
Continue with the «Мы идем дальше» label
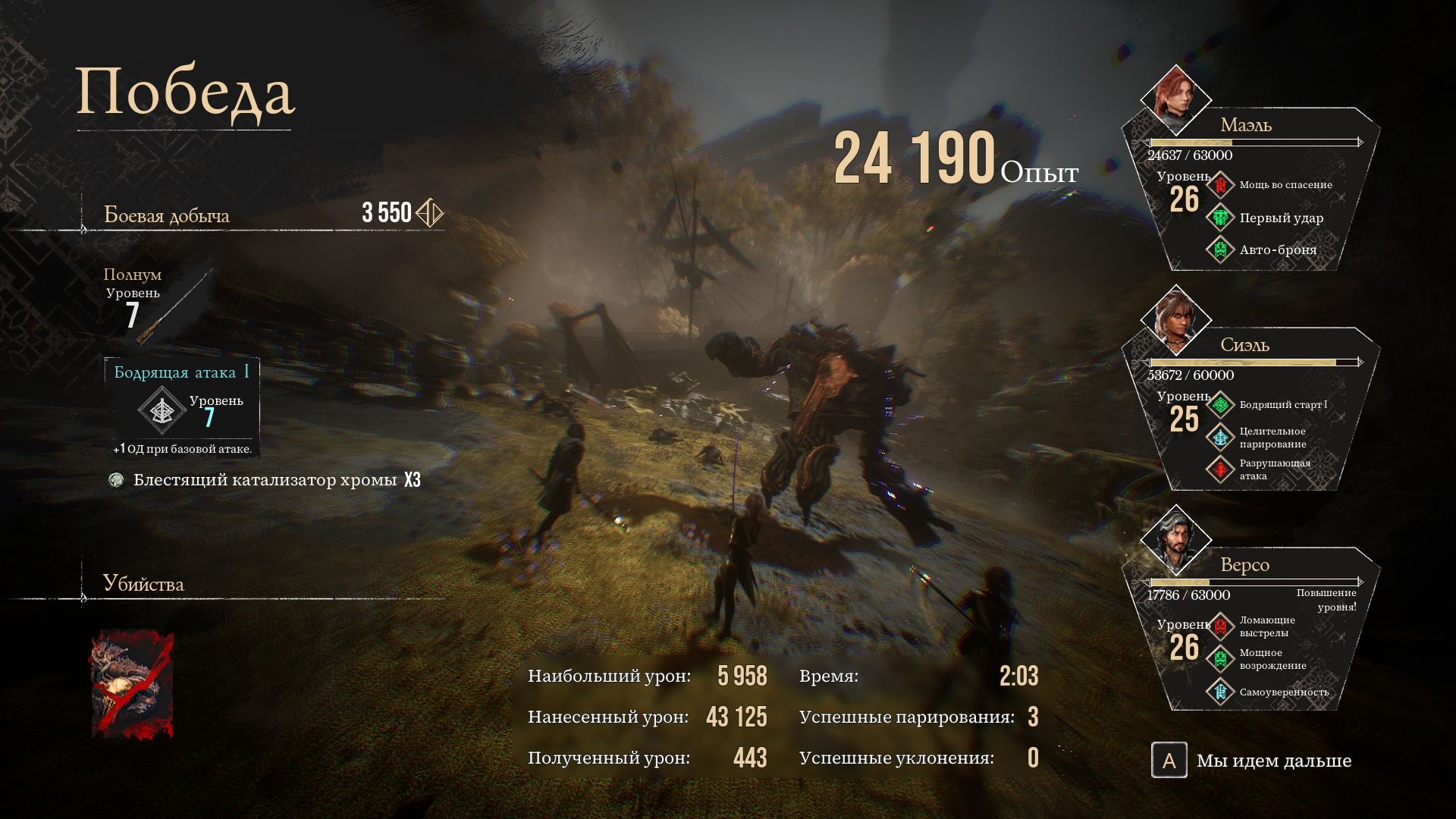click(x=1273, y=761)
